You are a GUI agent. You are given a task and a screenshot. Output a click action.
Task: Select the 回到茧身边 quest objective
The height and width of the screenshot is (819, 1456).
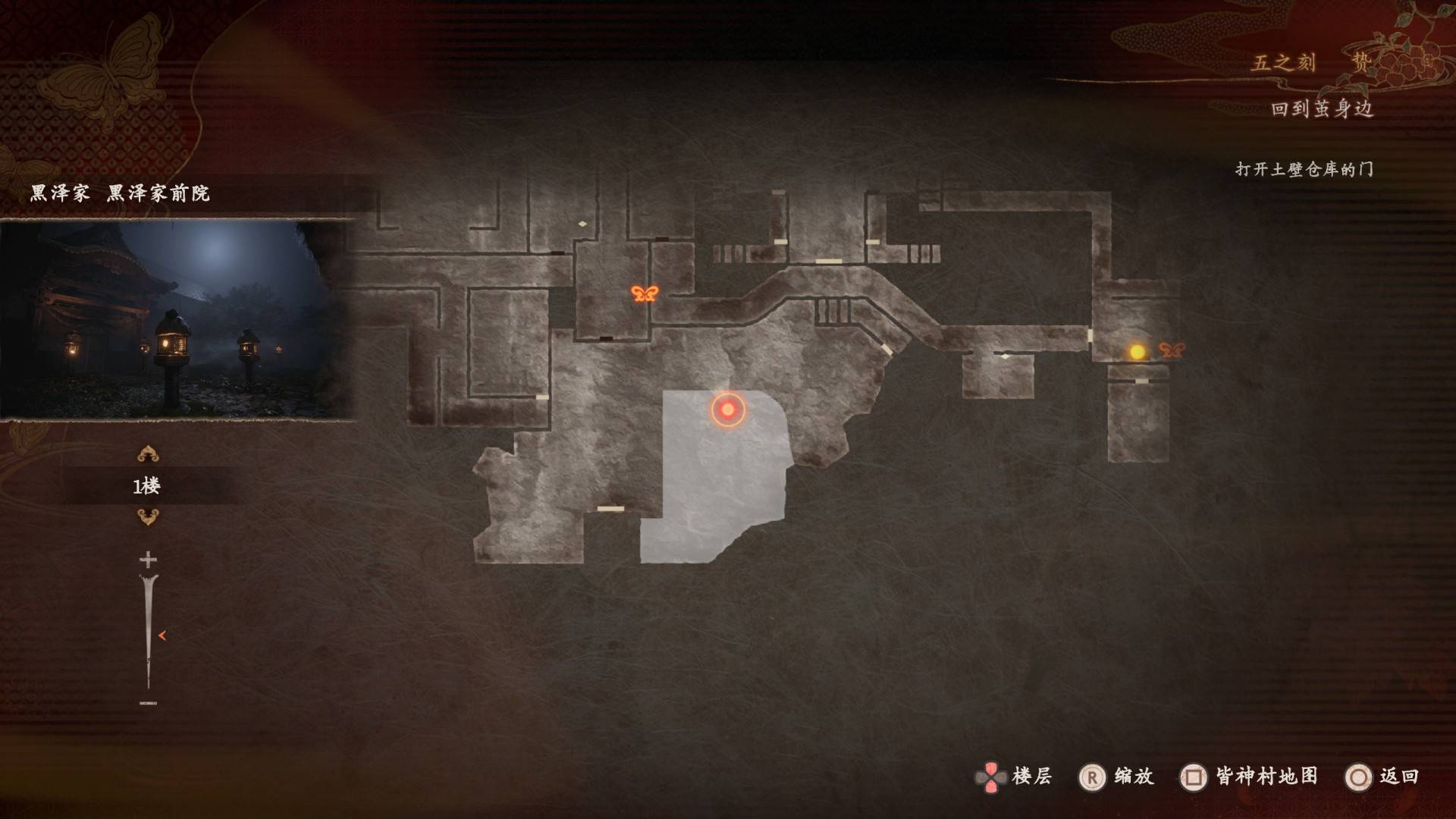tap(1322, 109)
